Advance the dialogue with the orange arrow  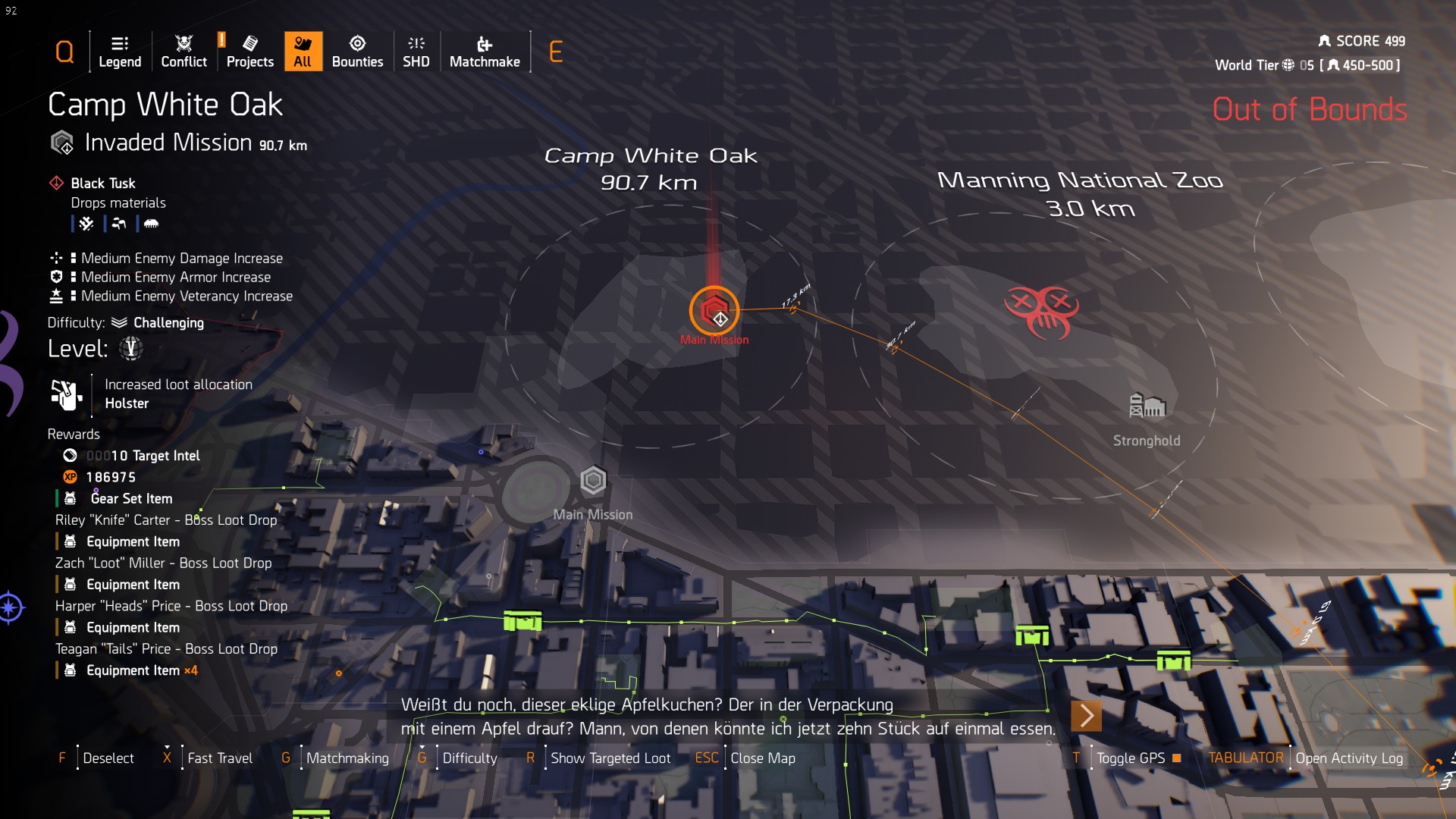1086,715
